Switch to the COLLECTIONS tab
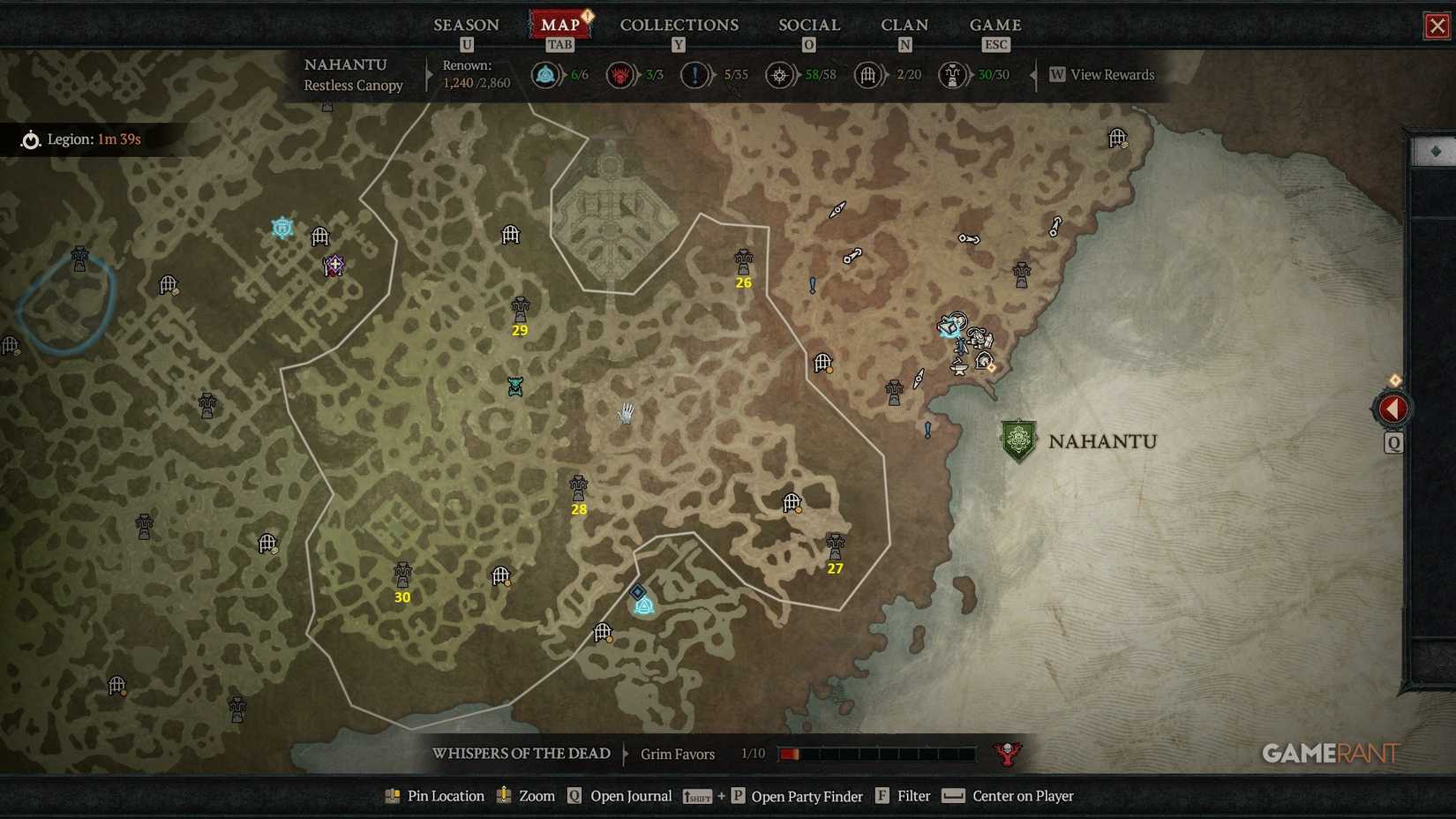This screenshot has height=819, width=1456. tap(679, 25)
